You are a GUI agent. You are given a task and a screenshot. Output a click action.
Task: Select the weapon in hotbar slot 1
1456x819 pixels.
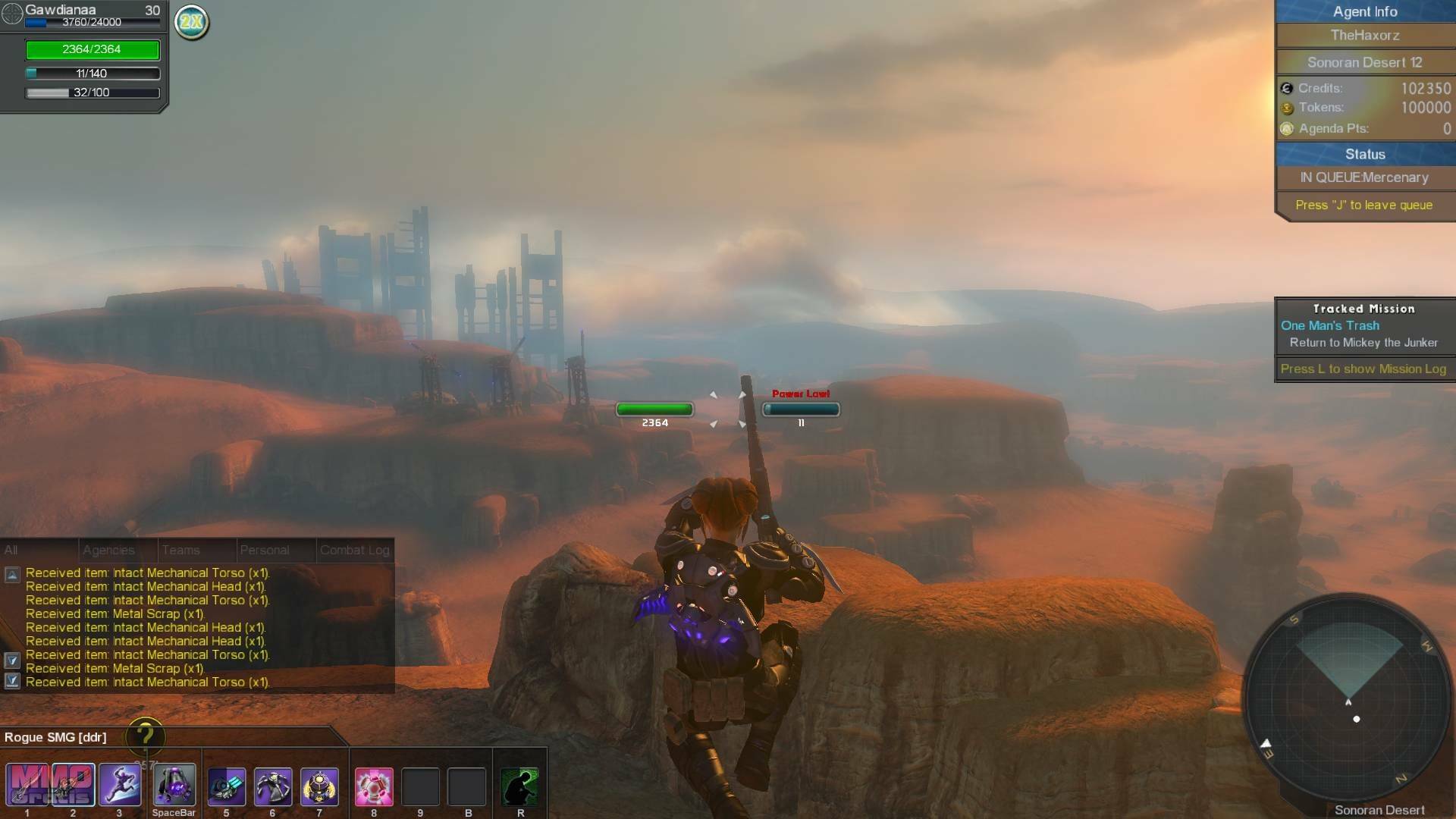[x=27, y=785]
